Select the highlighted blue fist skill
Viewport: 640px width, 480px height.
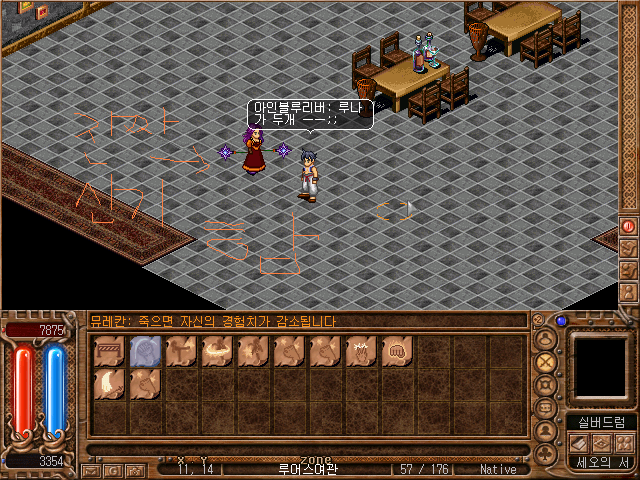coord(146,352)
